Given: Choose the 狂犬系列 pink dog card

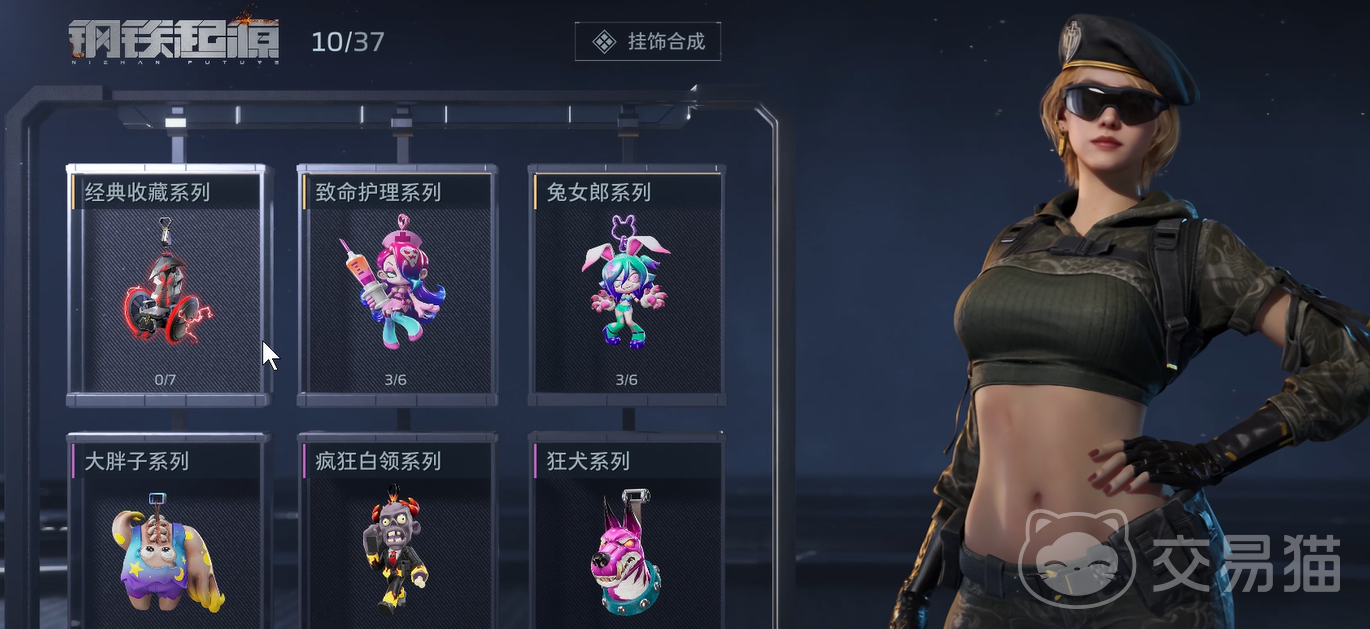Looking at the screenshot, I should pyautogui.click(x=627, y=540).
